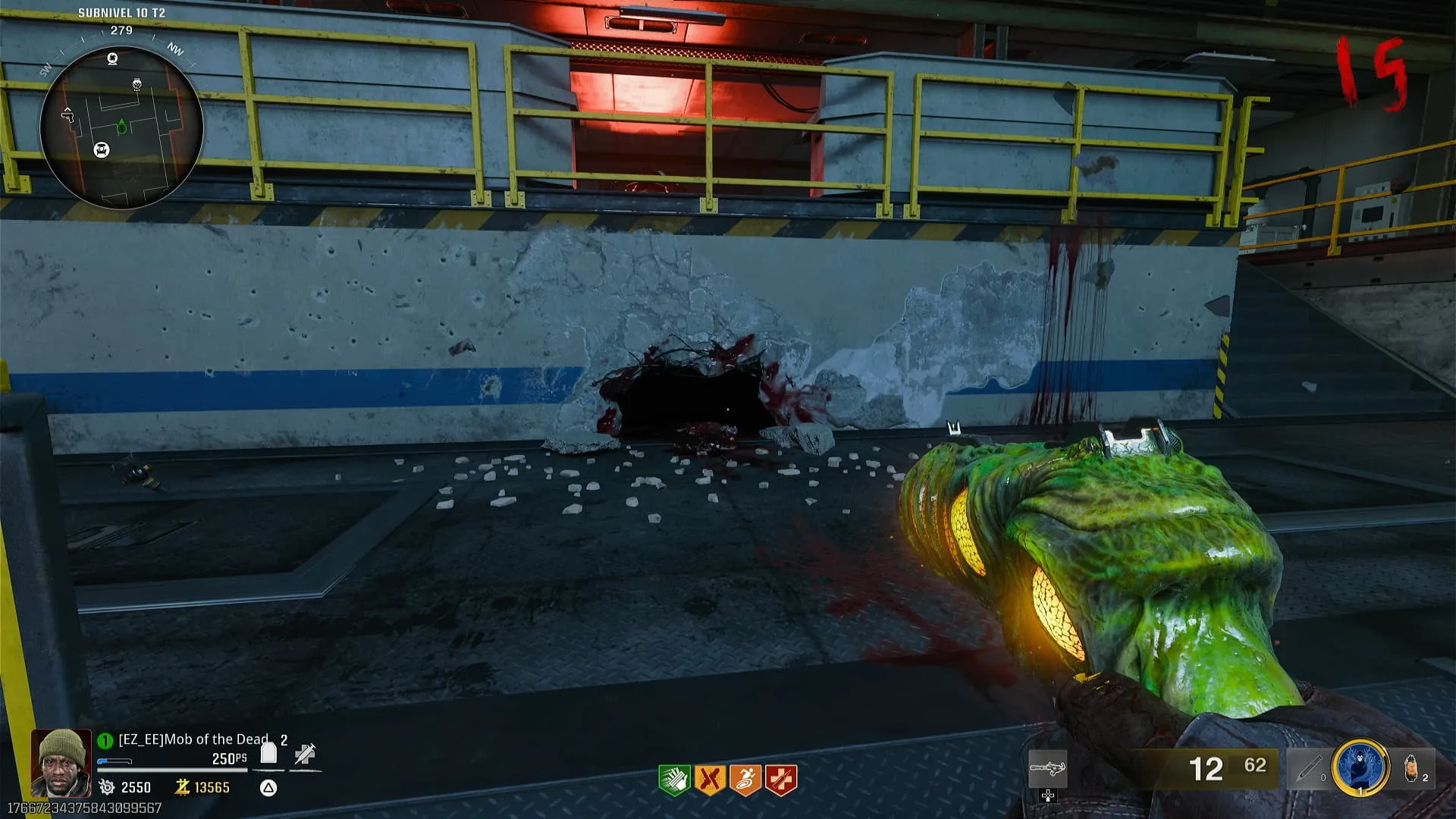The height and width of the screenshot is (819, 1456).
Task: Click the armchair marker on the minimap
Action: (102, 150)
